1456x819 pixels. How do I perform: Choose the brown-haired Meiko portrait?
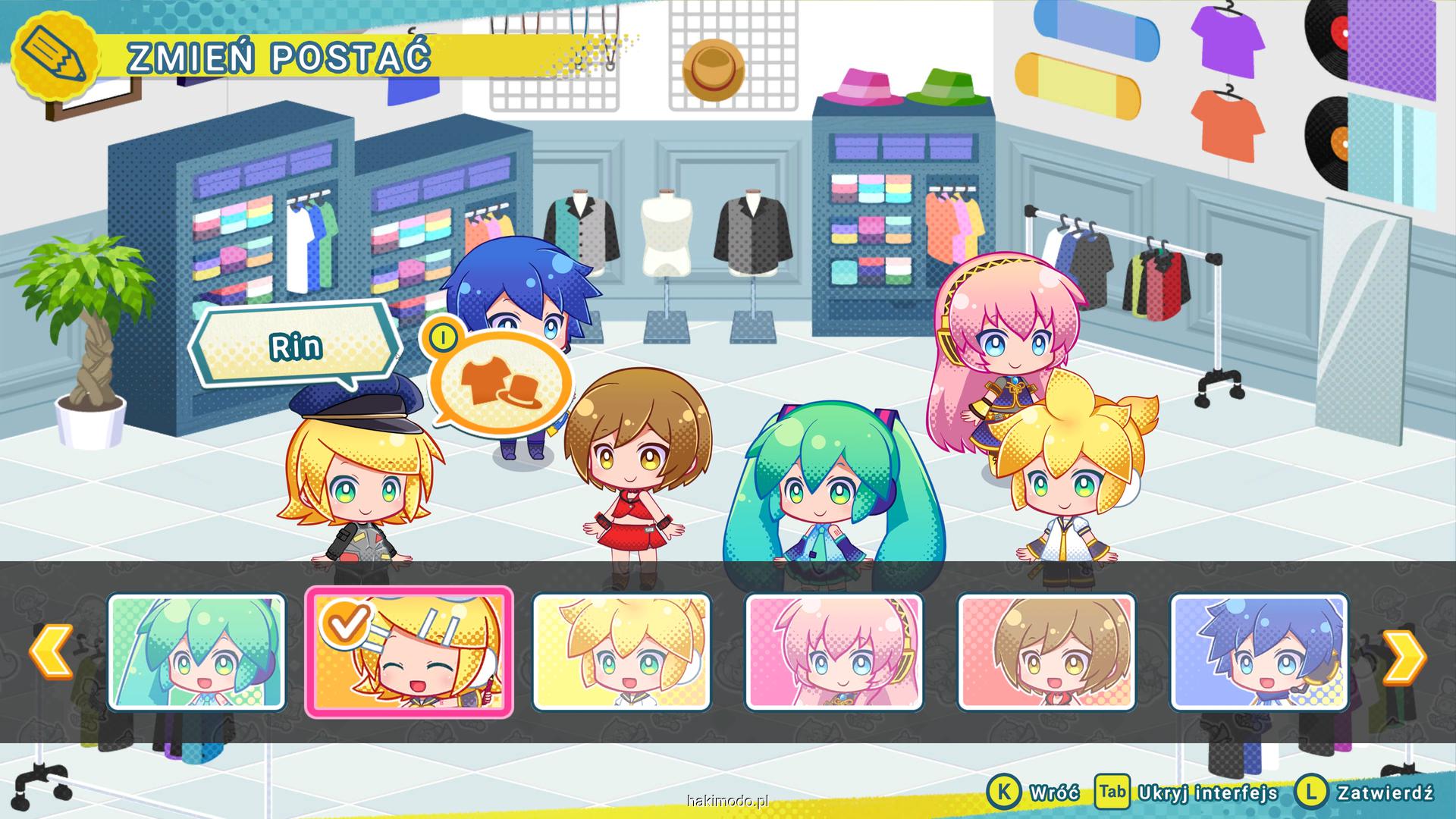1046,652
